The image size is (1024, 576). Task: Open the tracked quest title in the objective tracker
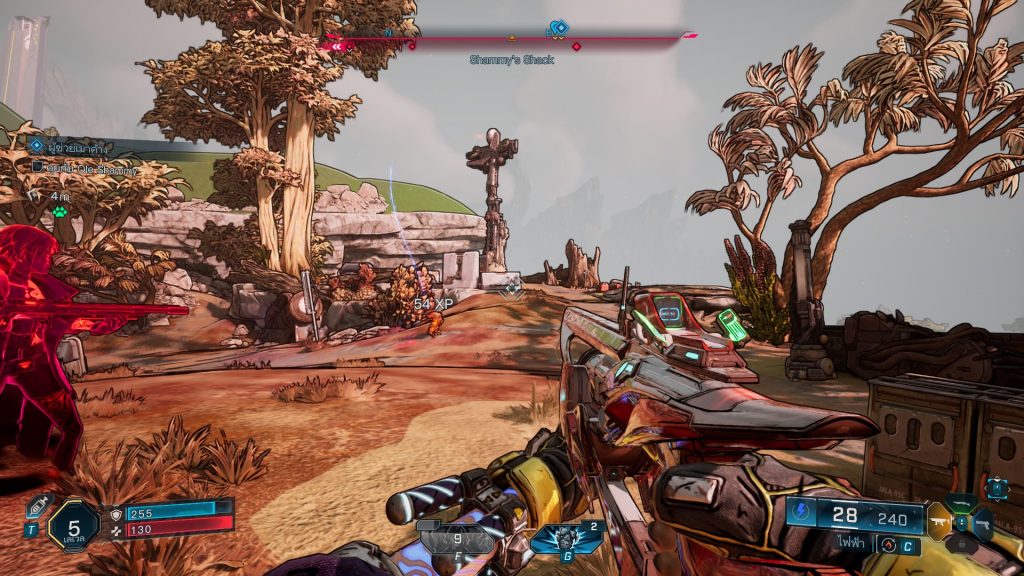(68, 148)
